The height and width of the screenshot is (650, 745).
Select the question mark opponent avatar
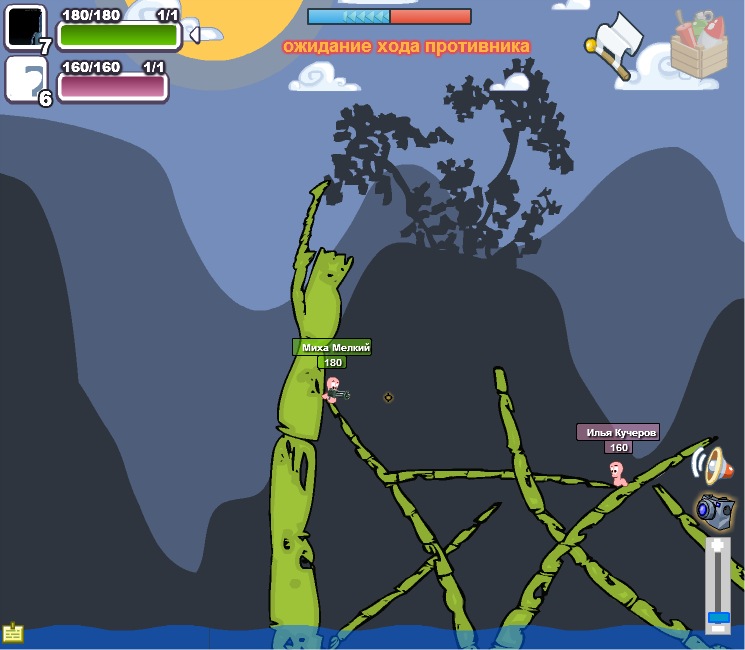26,79
